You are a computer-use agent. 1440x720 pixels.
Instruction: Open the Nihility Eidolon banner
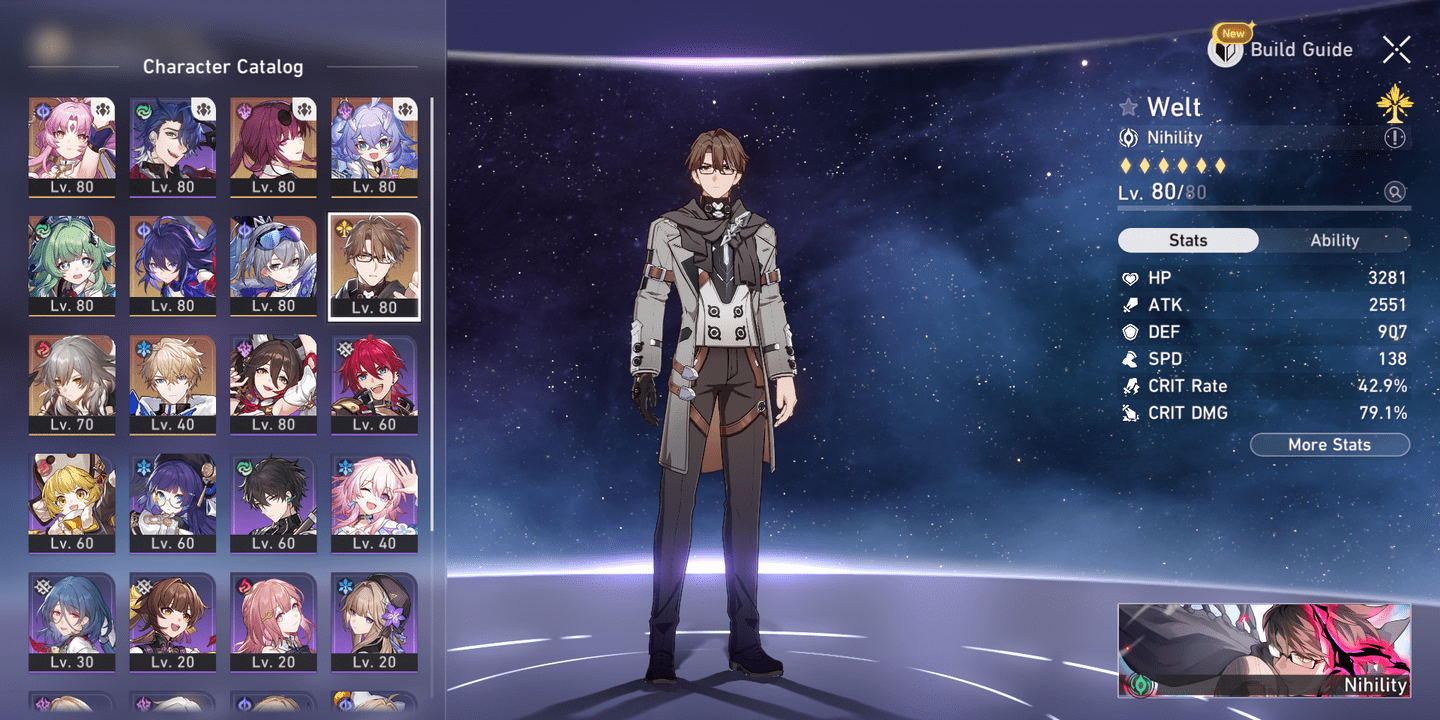coord(1265,650)
